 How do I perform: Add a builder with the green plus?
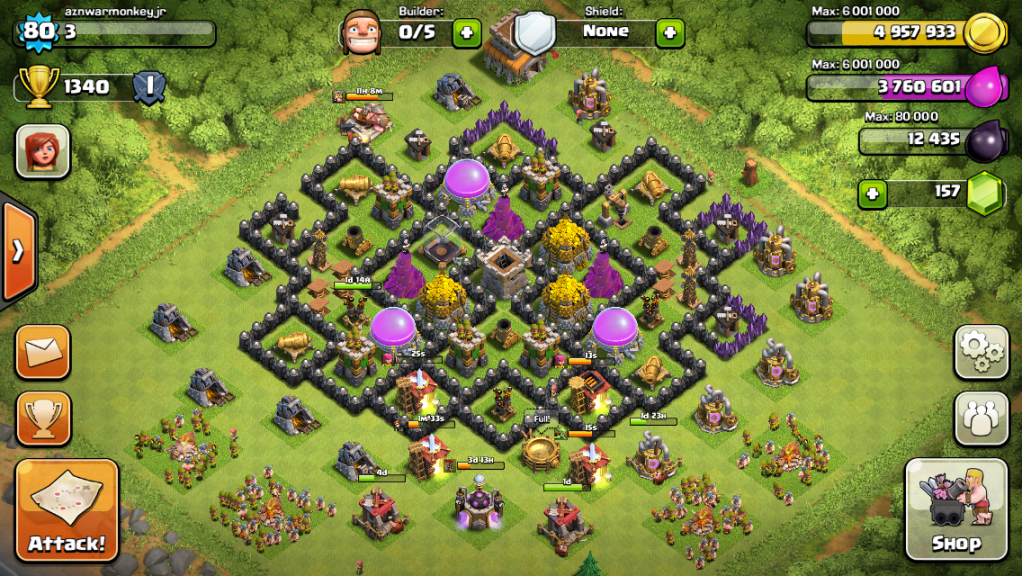pyautogui.click(x=467, y=32)
